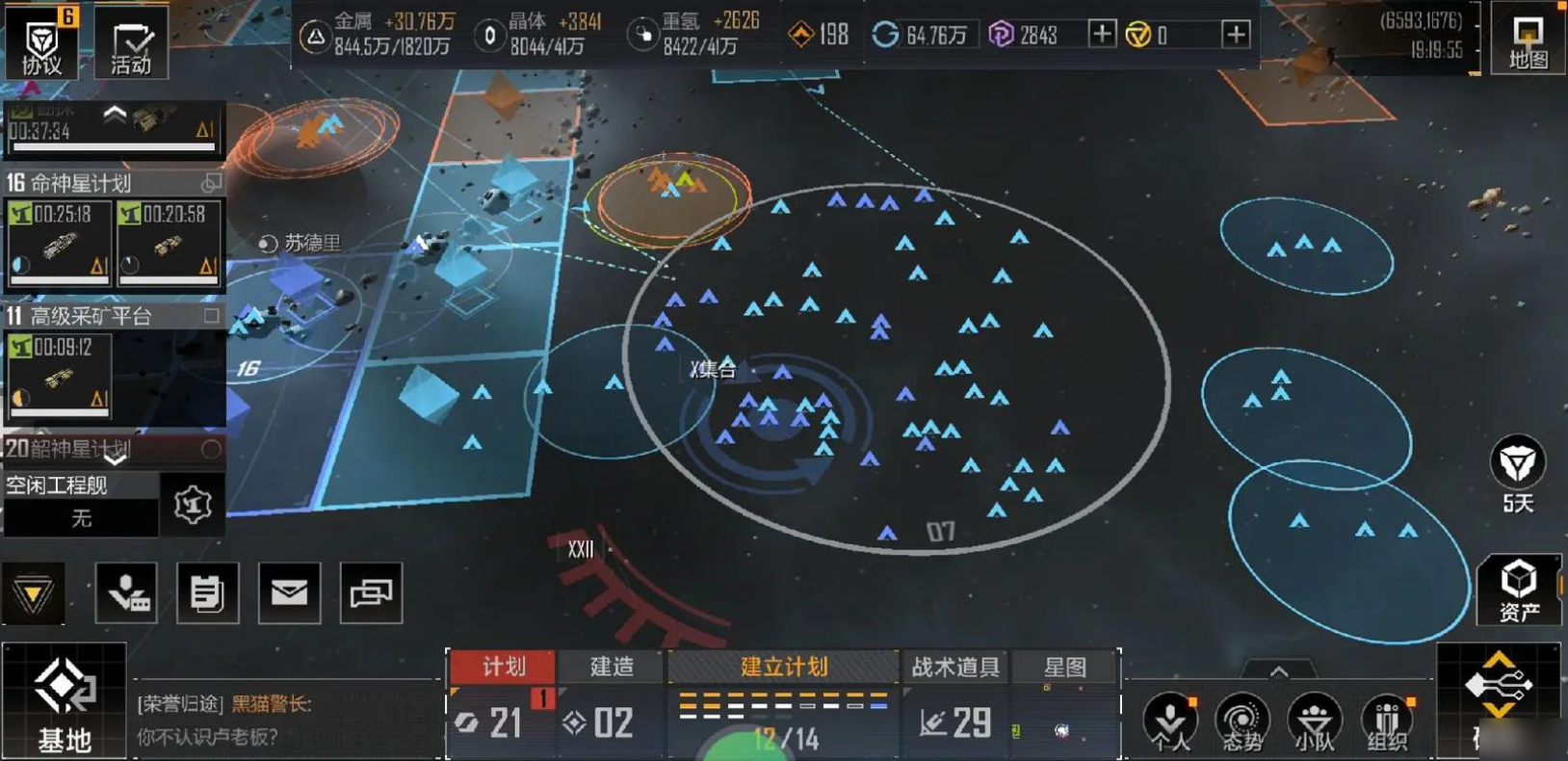The image size is (1568, 761).
Task: Open the 战术道具 tactical items tab
Action: (x=954, y=667)
